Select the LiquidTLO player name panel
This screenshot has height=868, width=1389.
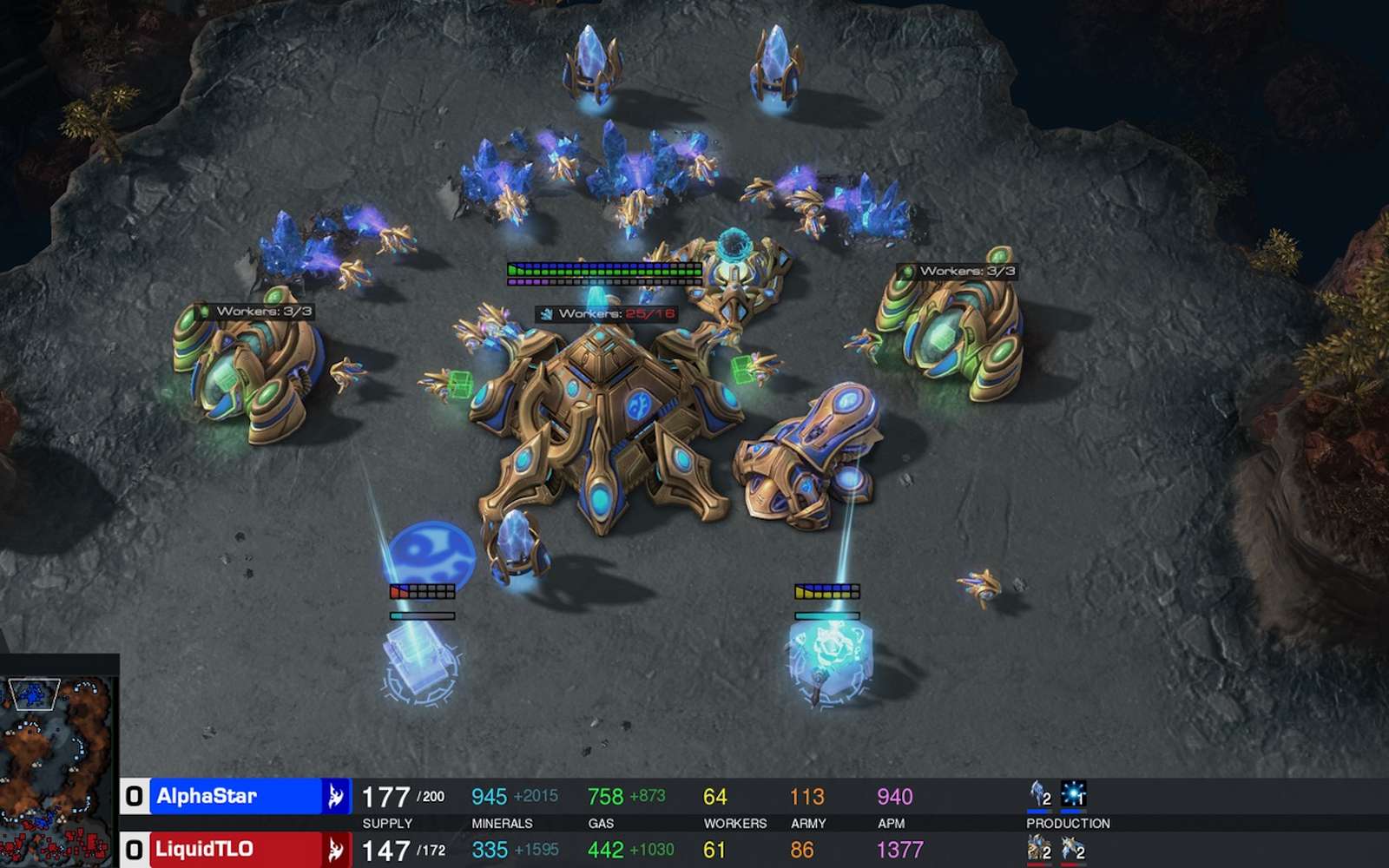[x=235, y=849]
